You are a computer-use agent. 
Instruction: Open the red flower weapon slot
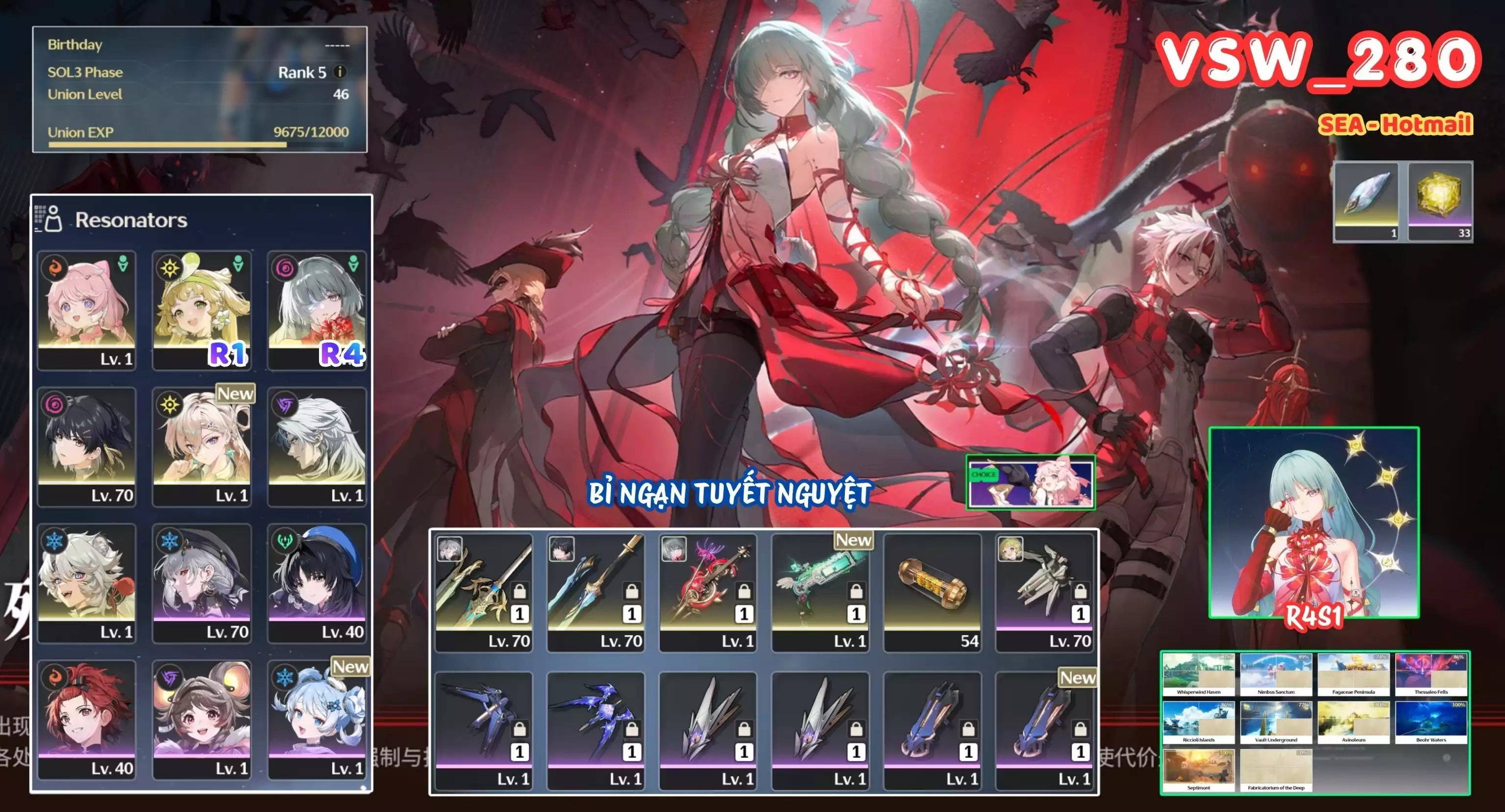(708, 592)
